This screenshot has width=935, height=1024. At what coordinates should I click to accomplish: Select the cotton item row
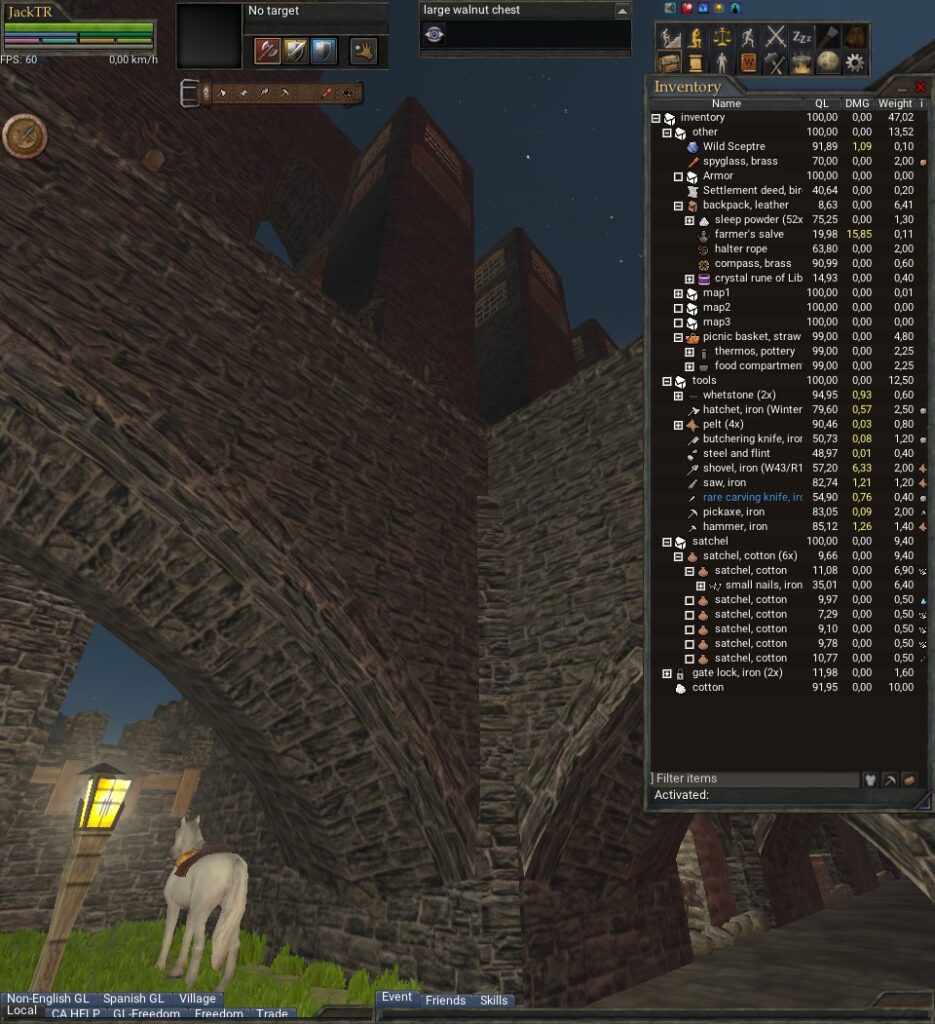tap(707, 687)
